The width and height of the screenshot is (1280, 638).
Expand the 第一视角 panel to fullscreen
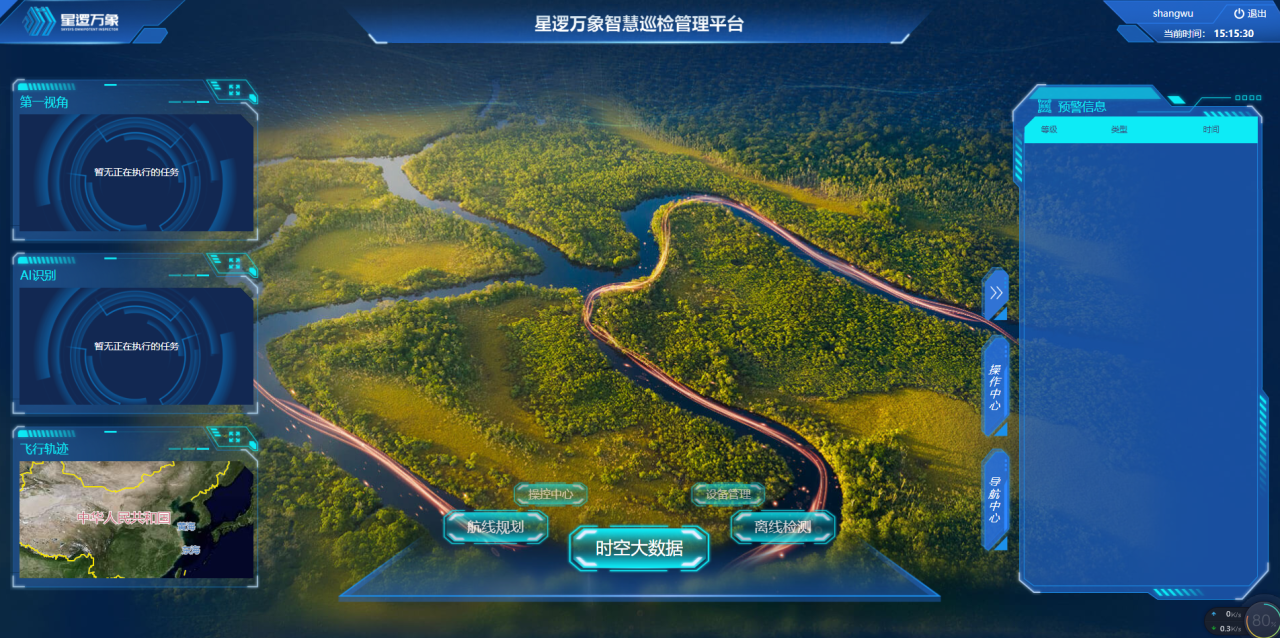234,90
